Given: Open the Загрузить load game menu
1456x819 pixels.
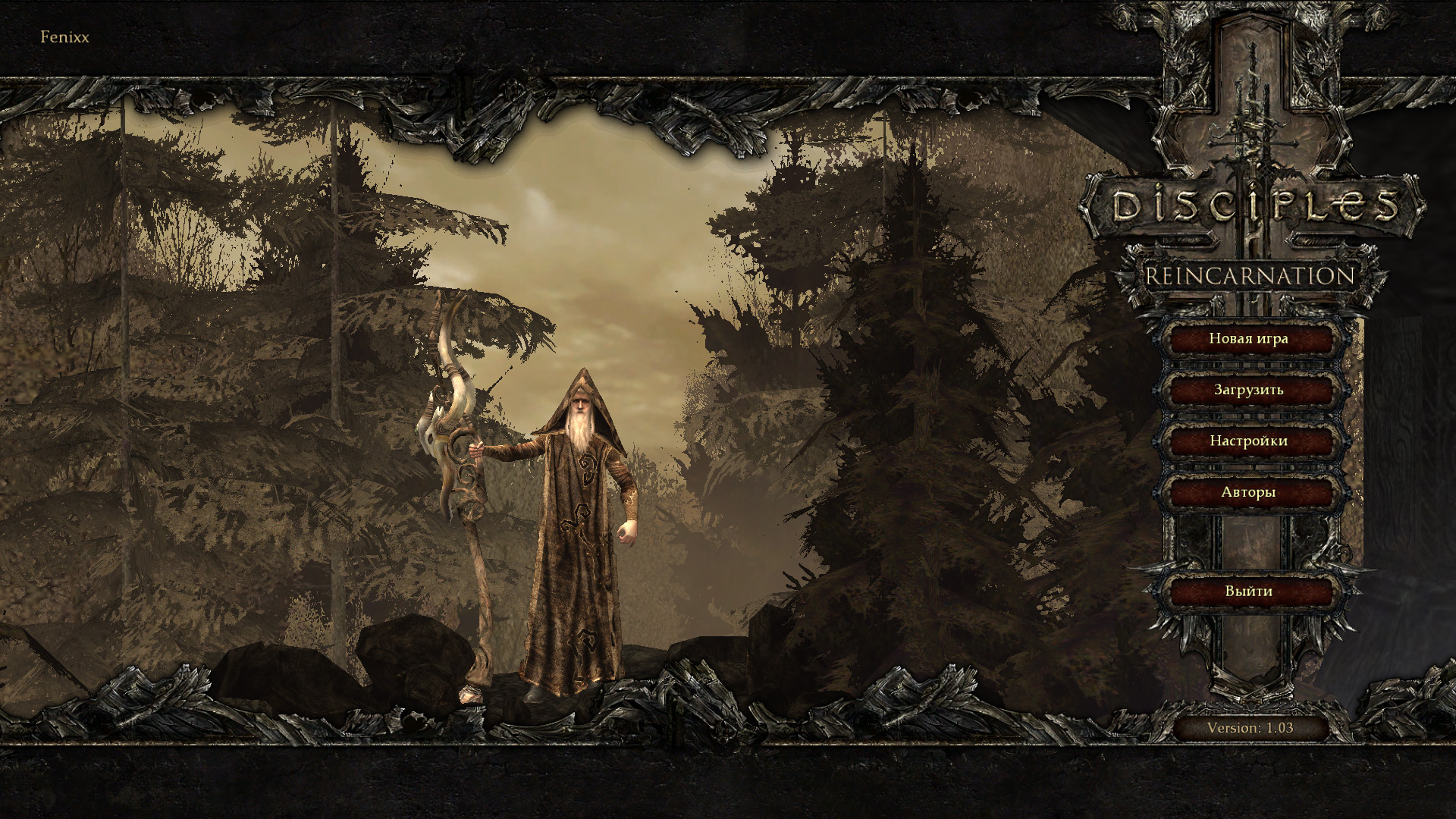Looking at the screenshot, I should (1248, 390).
